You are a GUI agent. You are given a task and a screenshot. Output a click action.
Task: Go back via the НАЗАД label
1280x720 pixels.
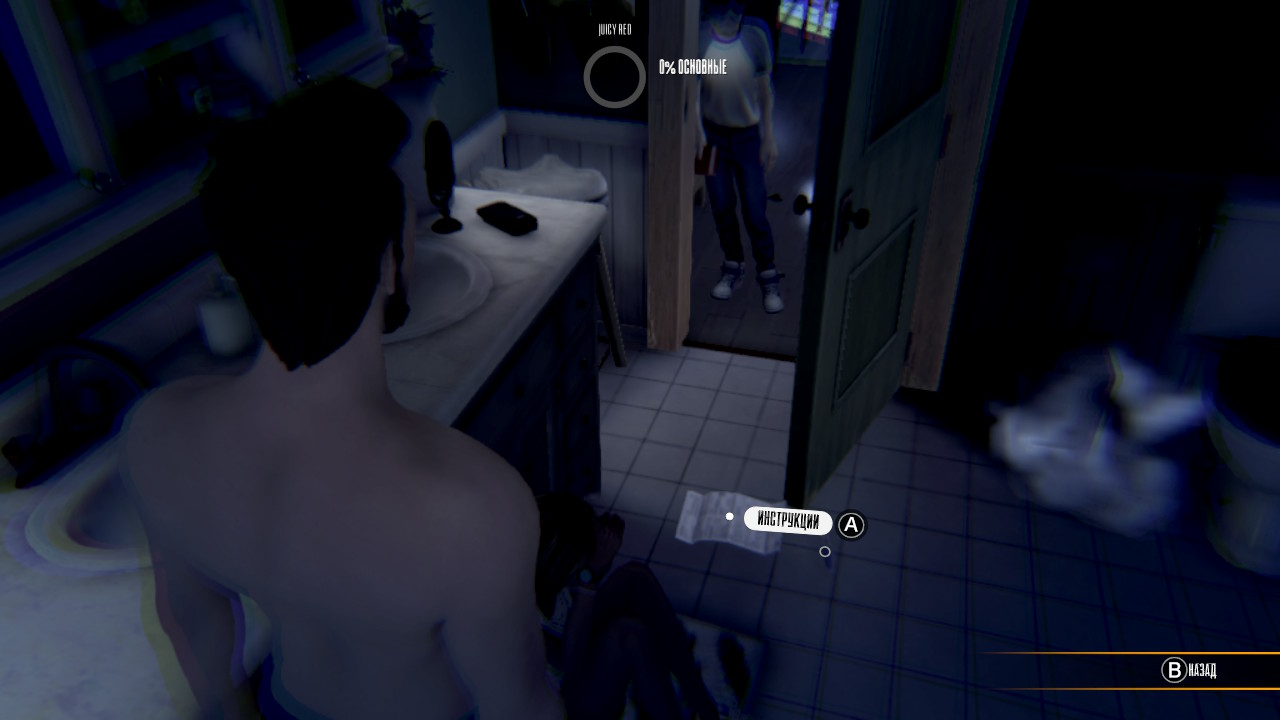pyautogui.click(x=1201, y=670)
